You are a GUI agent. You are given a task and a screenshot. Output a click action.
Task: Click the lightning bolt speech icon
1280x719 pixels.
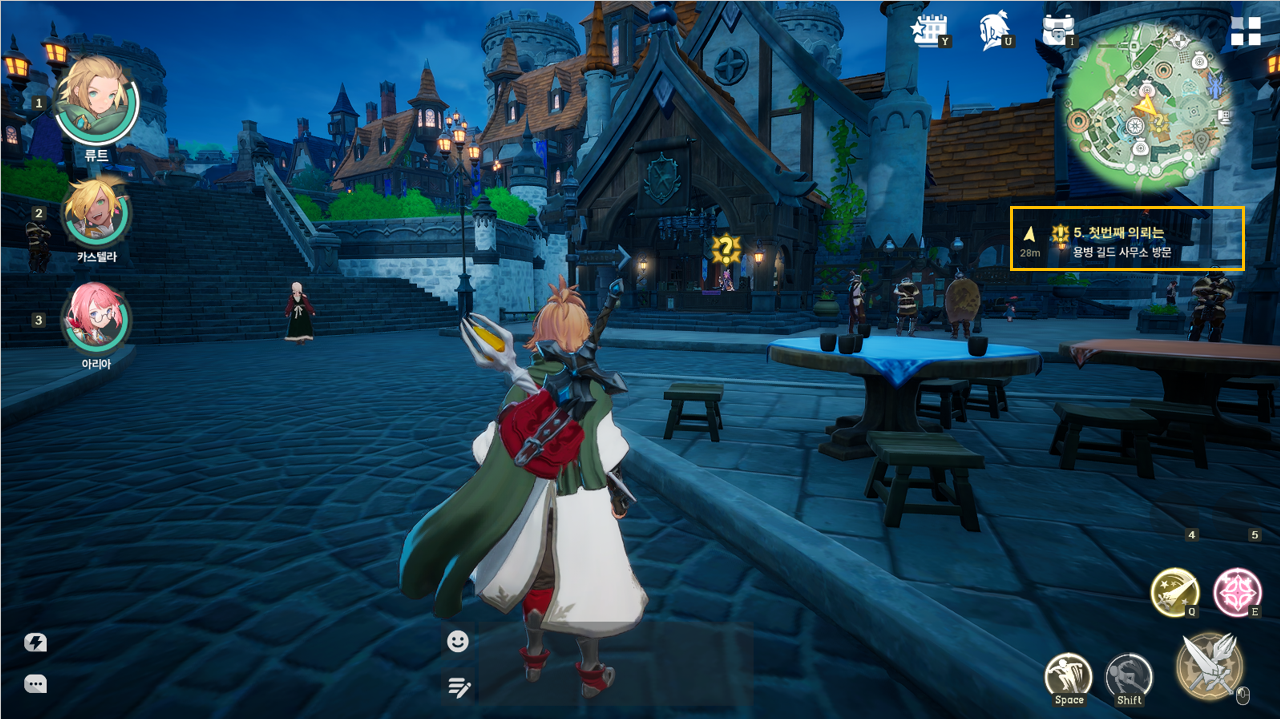click(x=36, y=643)
